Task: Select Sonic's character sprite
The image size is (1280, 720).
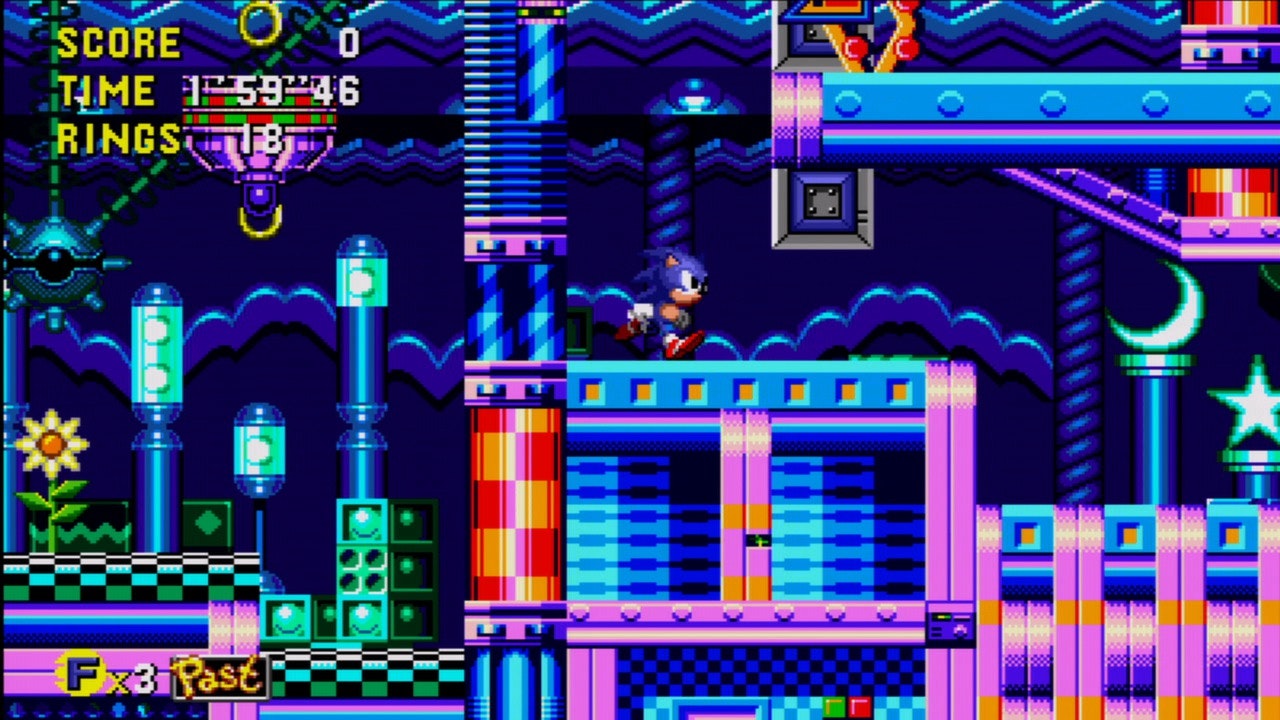Action: (x=670, y=305)
